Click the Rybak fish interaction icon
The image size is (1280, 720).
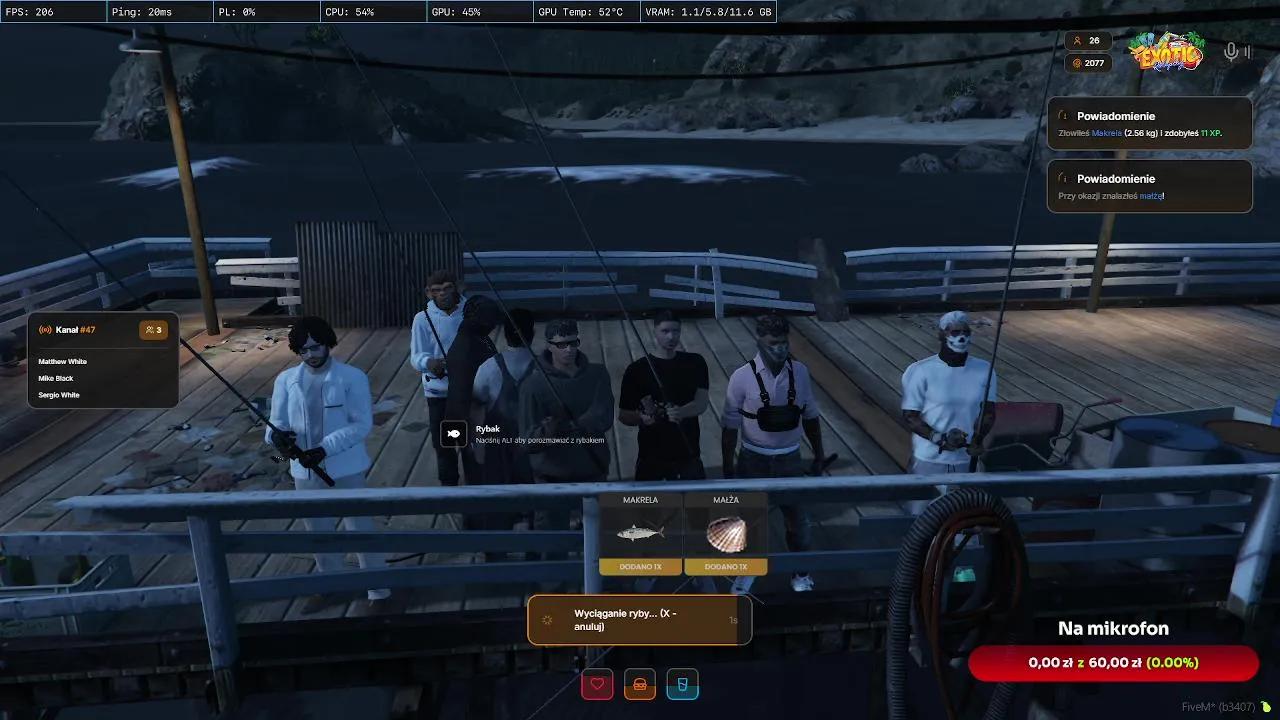(x=453, y=434)
